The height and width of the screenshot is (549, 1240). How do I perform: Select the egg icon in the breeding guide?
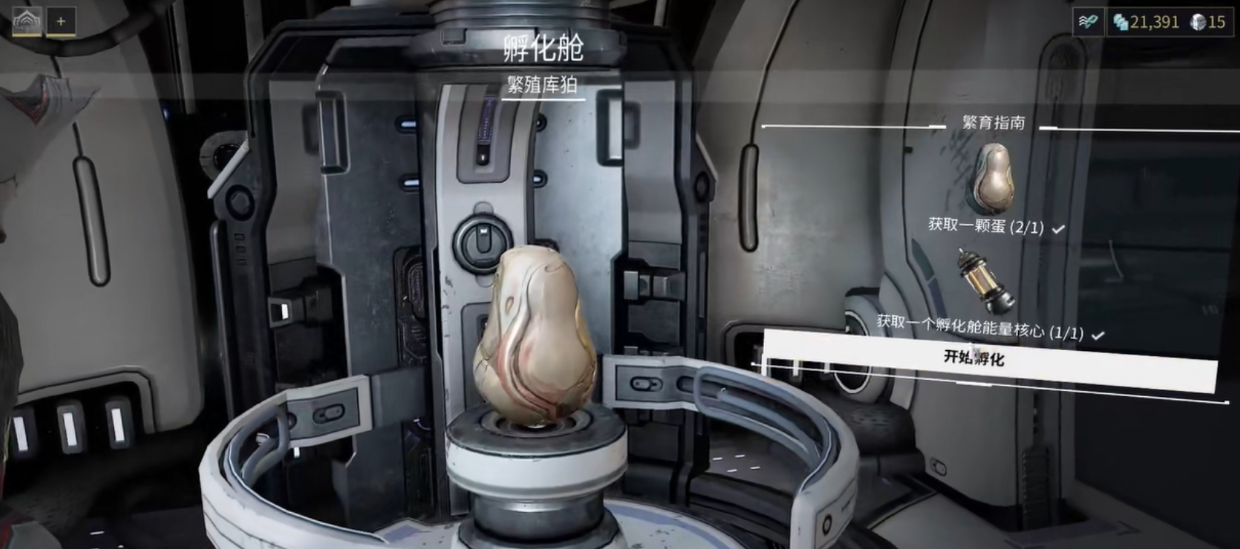[x=993, y=177]
